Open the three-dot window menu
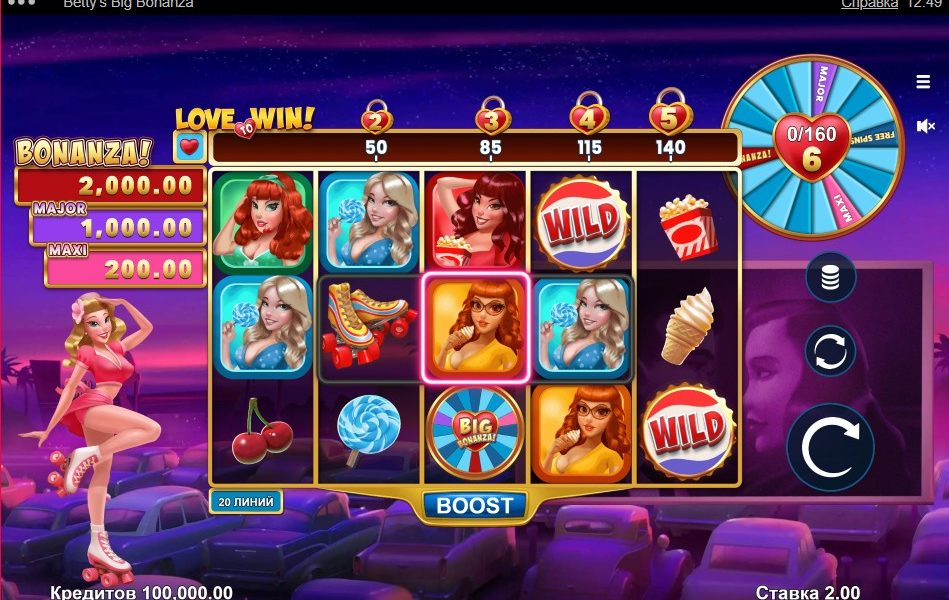Screen dimensions: 949x600 (20, 4)
